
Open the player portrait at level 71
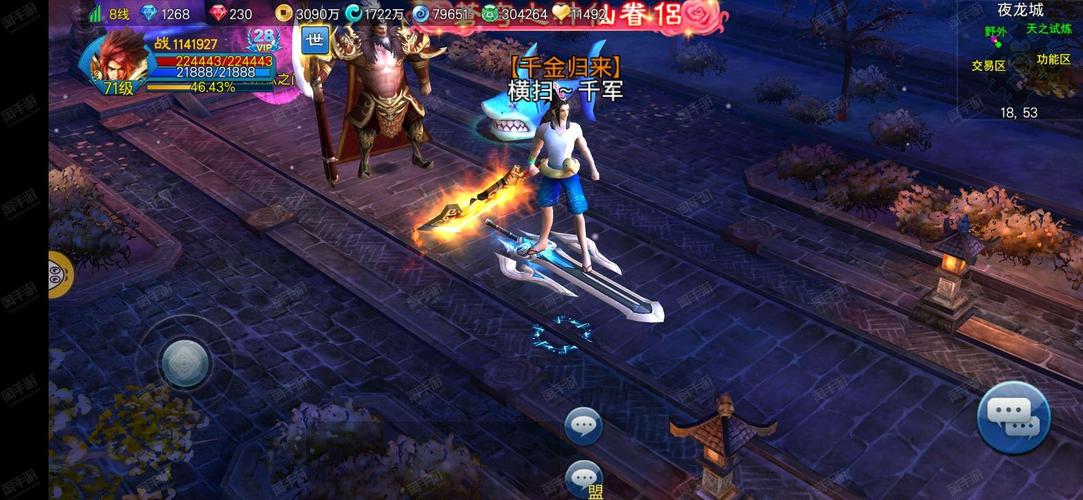(117, 60)
